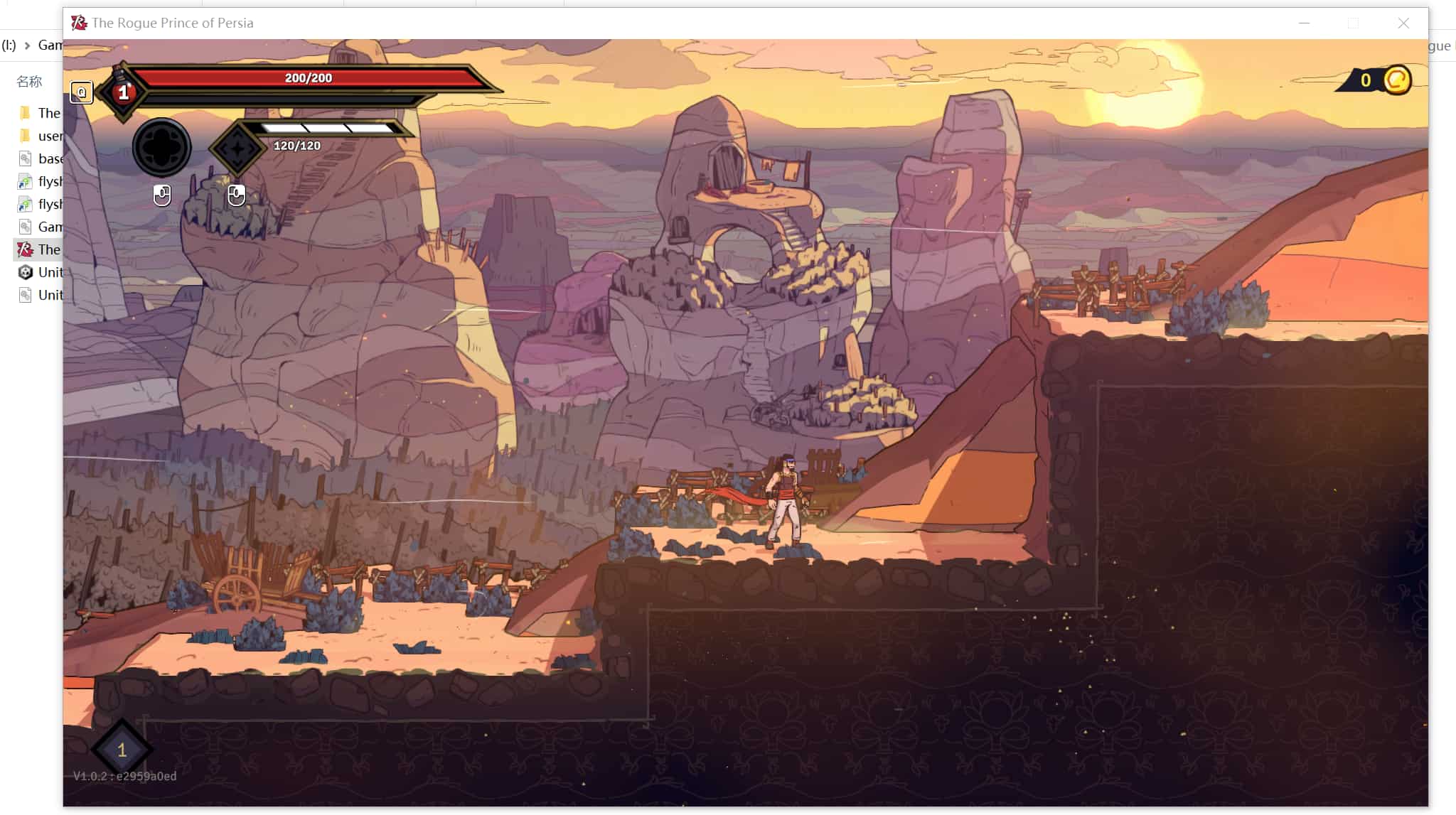The width and height of the screenshot is (1456, 815).
Task: Use the red health potion flask
Action: [x=123, y=91]
